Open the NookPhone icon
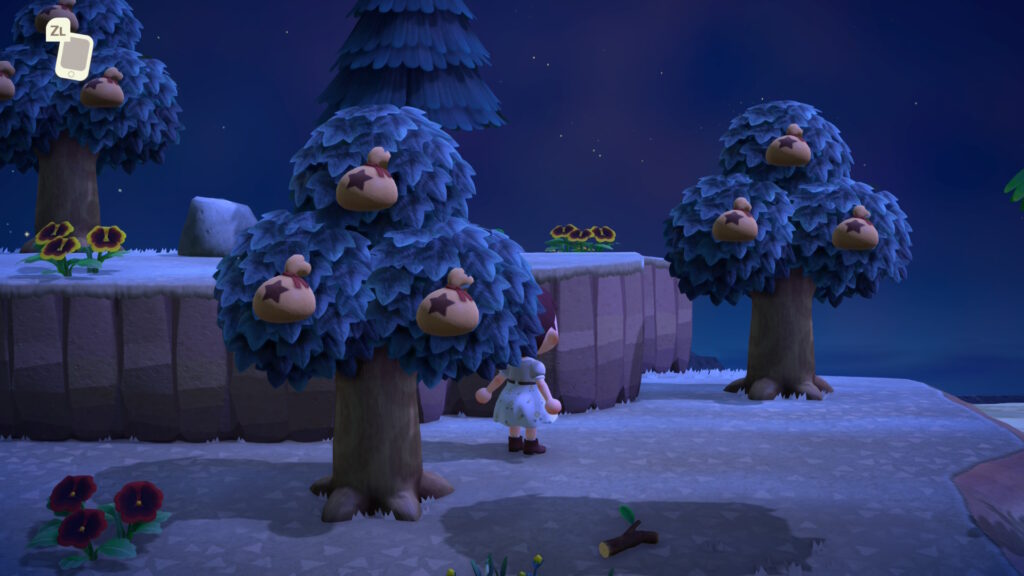The image size is (1024, 576). pyautogui.click(x=73, y=56)
